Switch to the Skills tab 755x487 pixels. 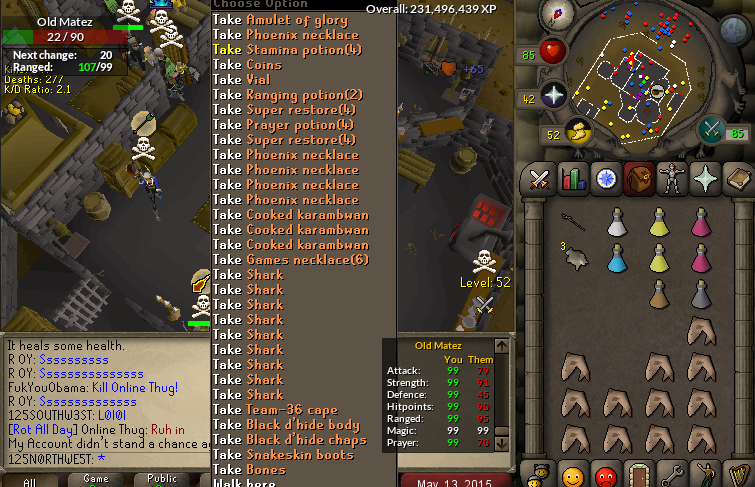click(574, 180)
